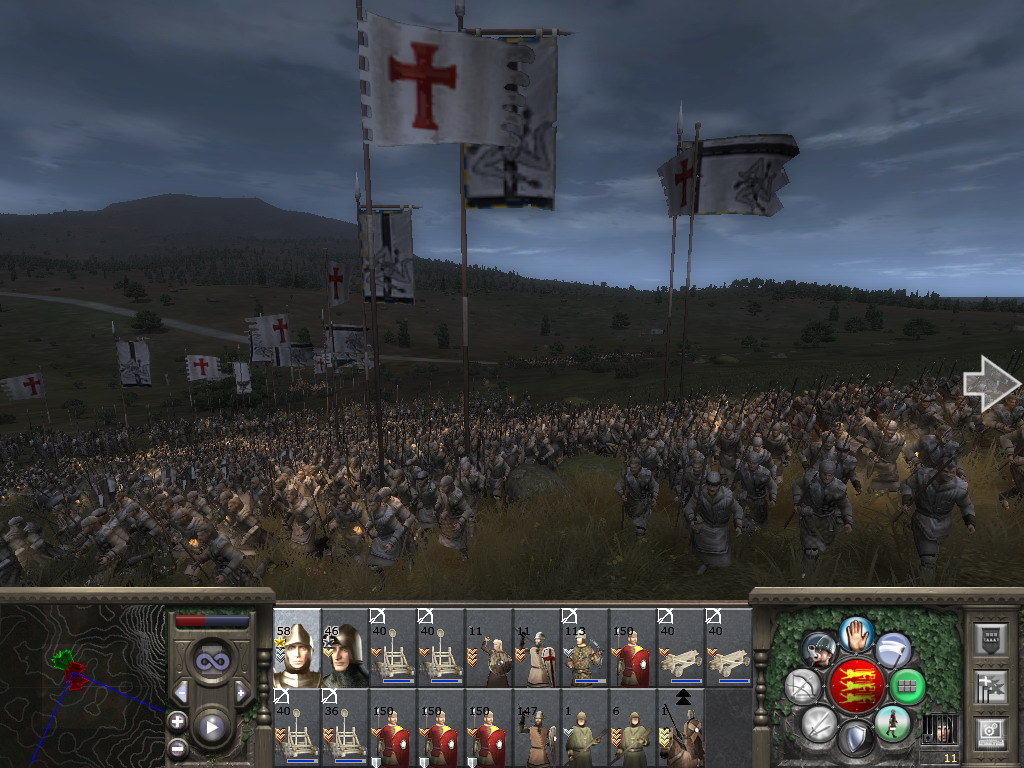The height and width of the screenshot is (768, 1024).
Task: Select the cavalry unit card with horse
Action: point(681,728)
